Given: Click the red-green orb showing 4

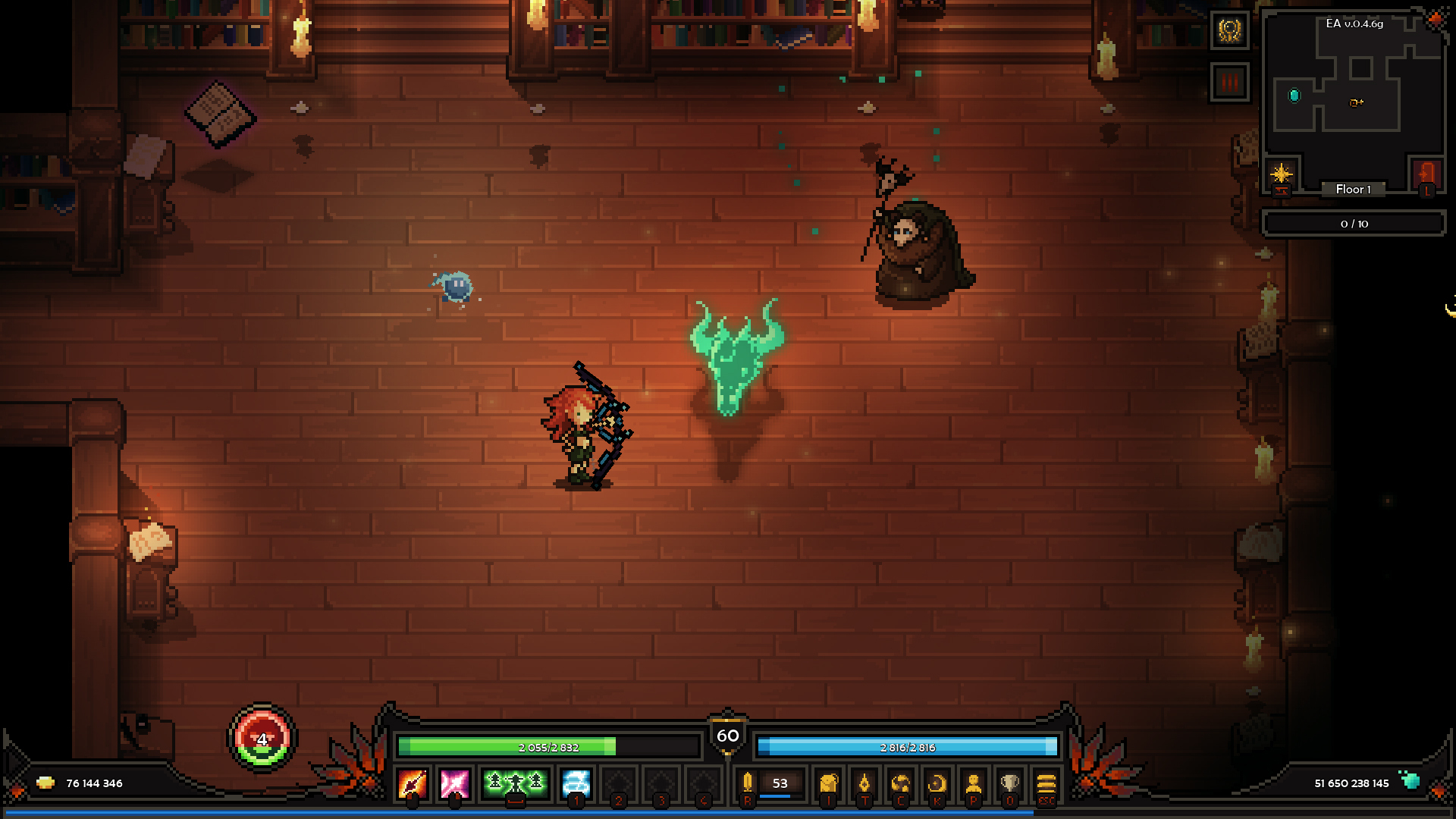Looking at the screenshot, I should coord(262,739).
